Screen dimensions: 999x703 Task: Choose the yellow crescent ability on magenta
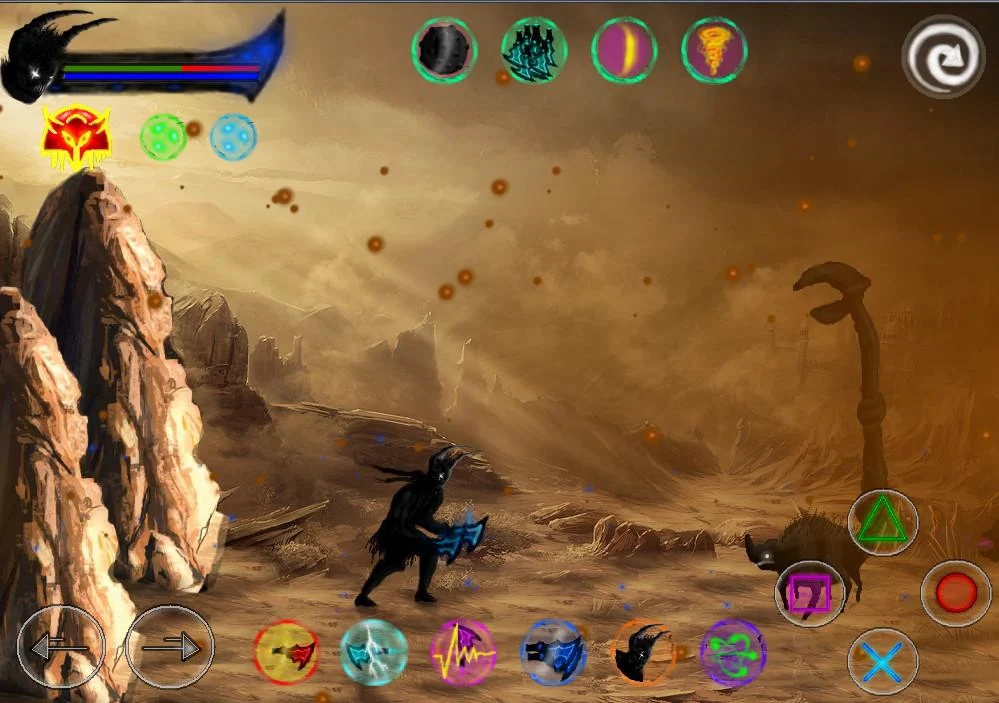click(x=624, y=50)
